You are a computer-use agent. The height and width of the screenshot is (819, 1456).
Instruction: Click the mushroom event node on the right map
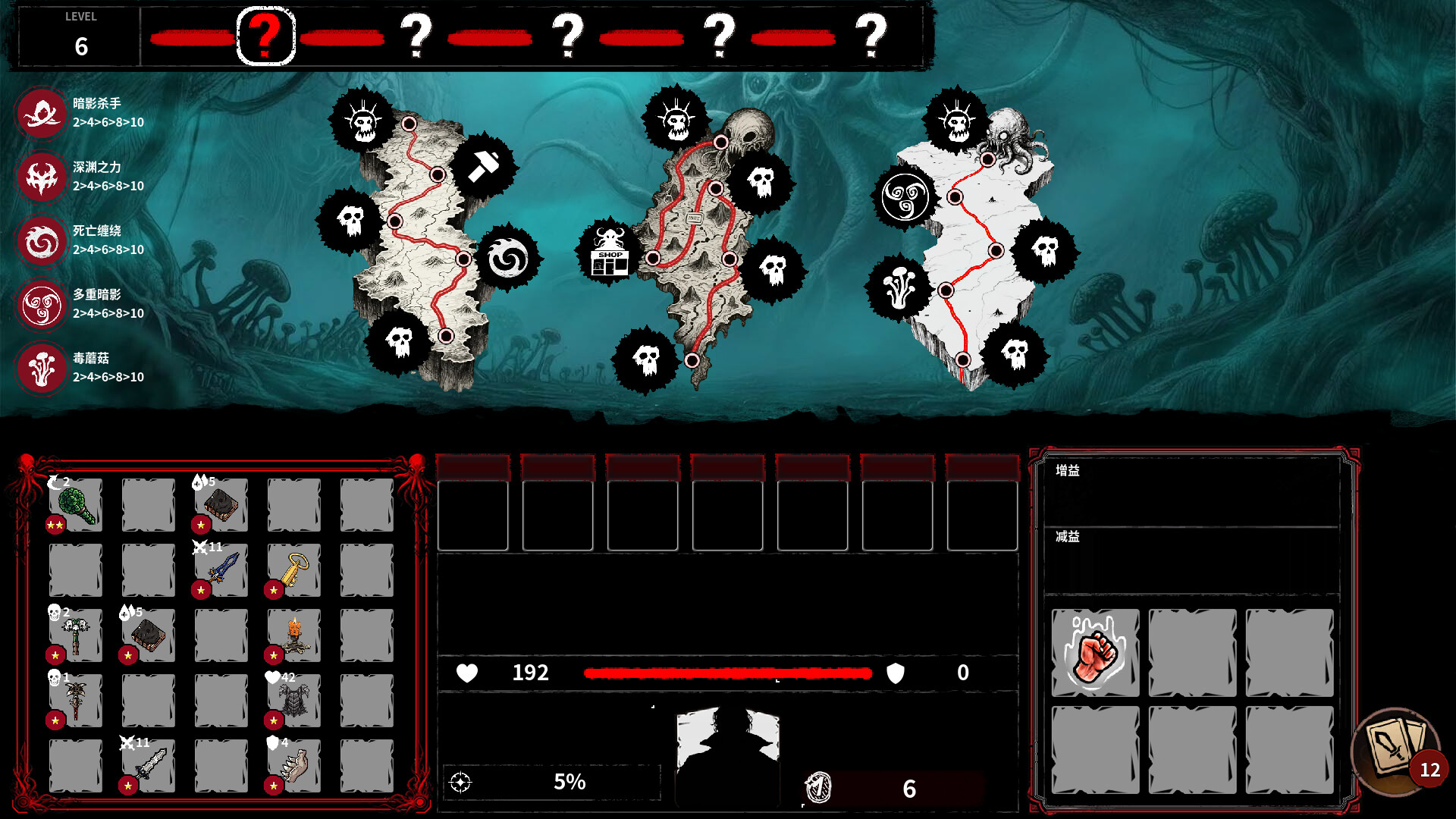pos(899,287)
